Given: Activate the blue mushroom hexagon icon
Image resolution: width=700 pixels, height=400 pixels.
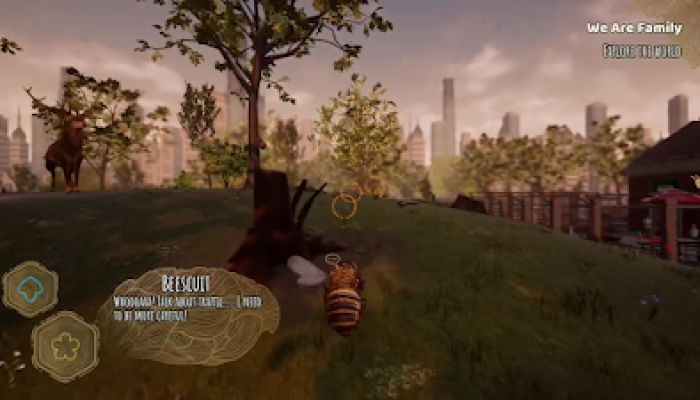Looking at the screenshot, I should coord(31,289).
